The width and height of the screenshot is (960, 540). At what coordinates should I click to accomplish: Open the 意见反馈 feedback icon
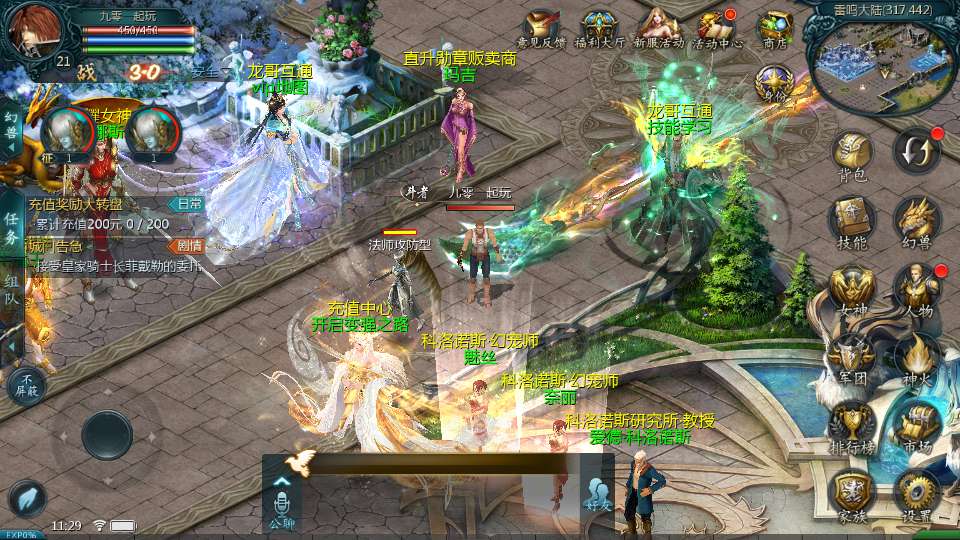[541, 28]
